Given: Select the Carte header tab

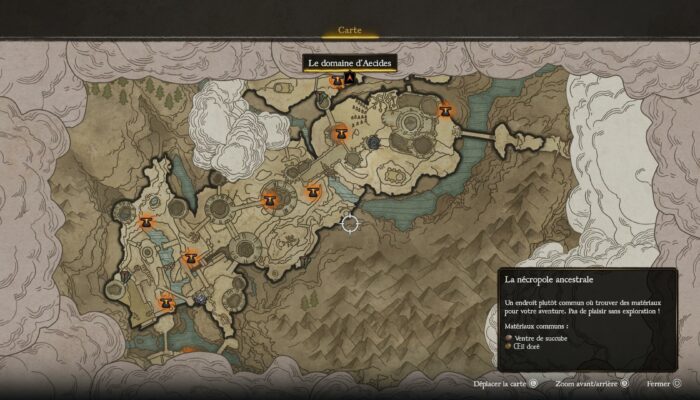Looking at the screenshot, I should pyautogui.click(x=350, y=31).
